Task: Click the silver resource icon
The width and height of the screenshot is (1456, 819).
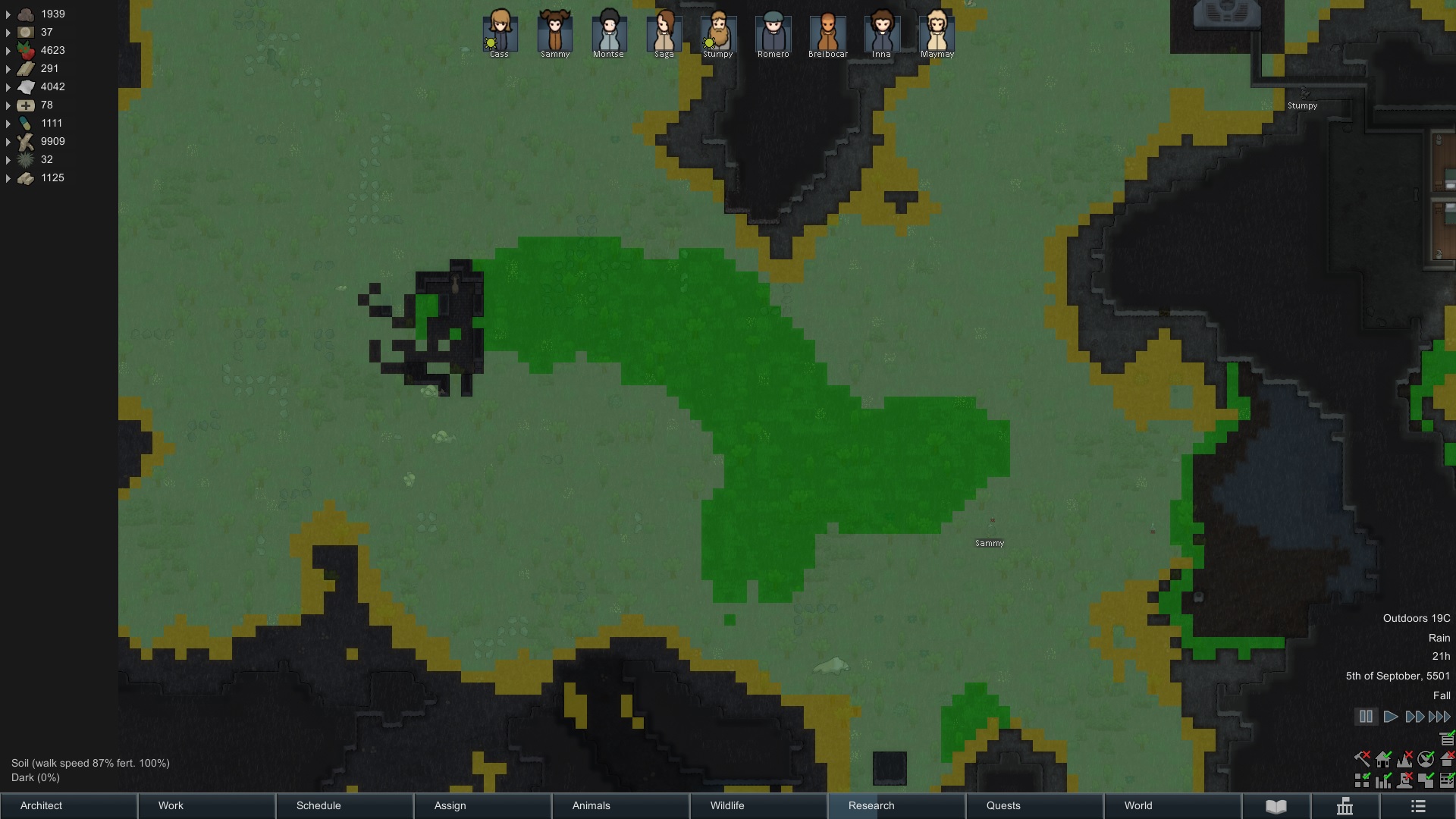Action: coord(26,32)
